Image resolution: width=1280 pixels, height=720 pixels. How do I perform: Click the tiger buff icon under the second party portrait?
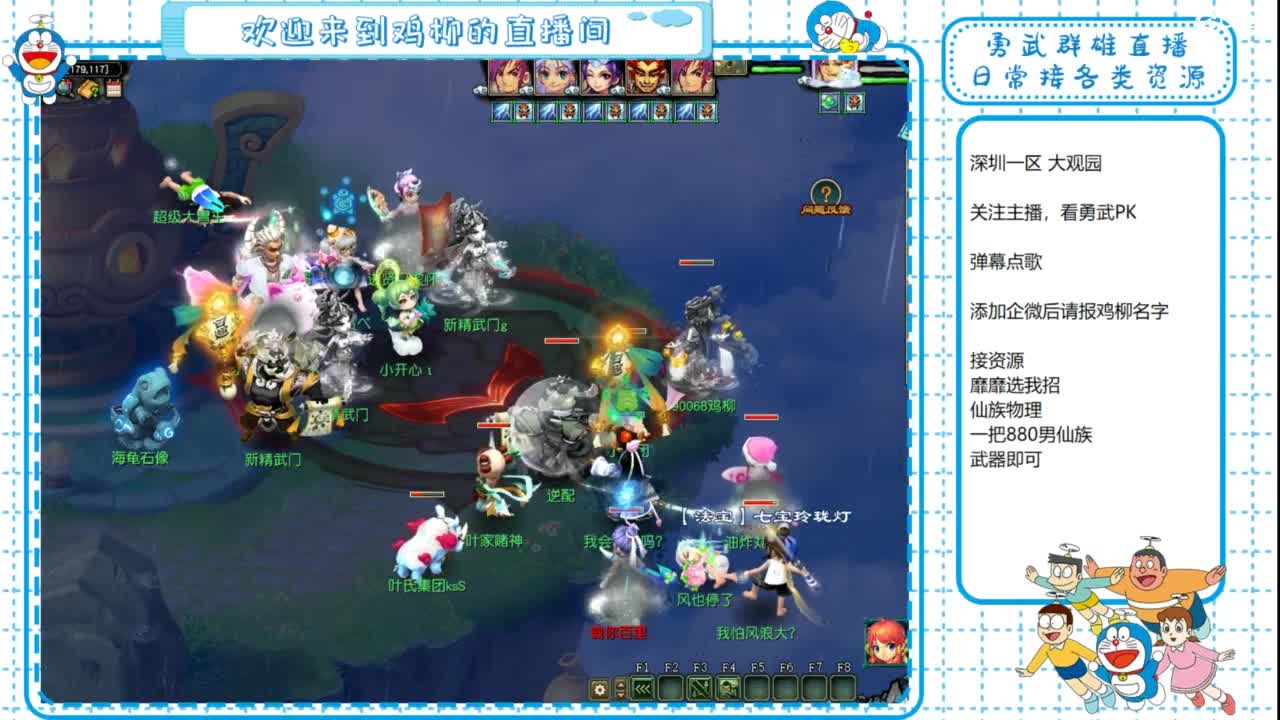tap(568, 110)
